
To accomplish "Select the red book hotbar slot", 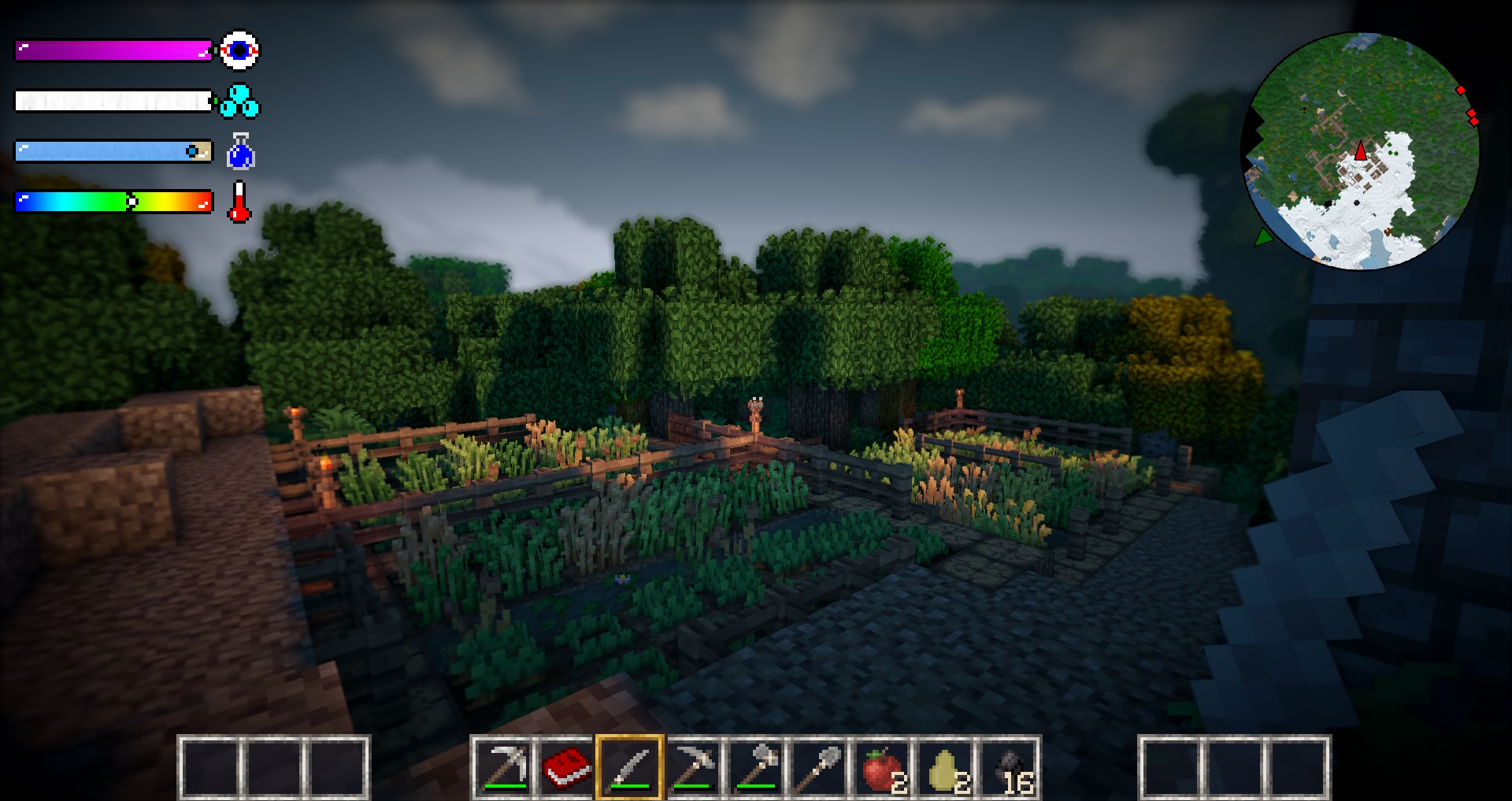I will (567, 767).
